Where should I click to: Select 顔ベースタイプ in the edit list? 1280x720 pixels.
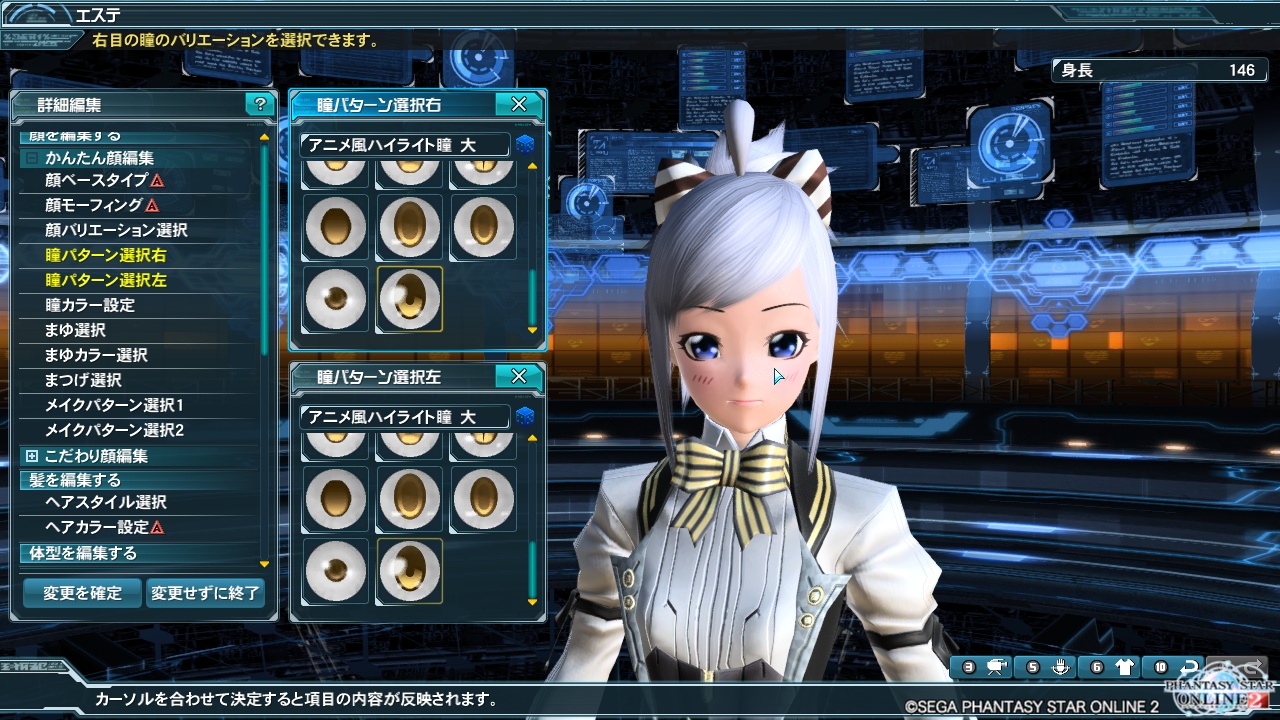click(96, 180)
